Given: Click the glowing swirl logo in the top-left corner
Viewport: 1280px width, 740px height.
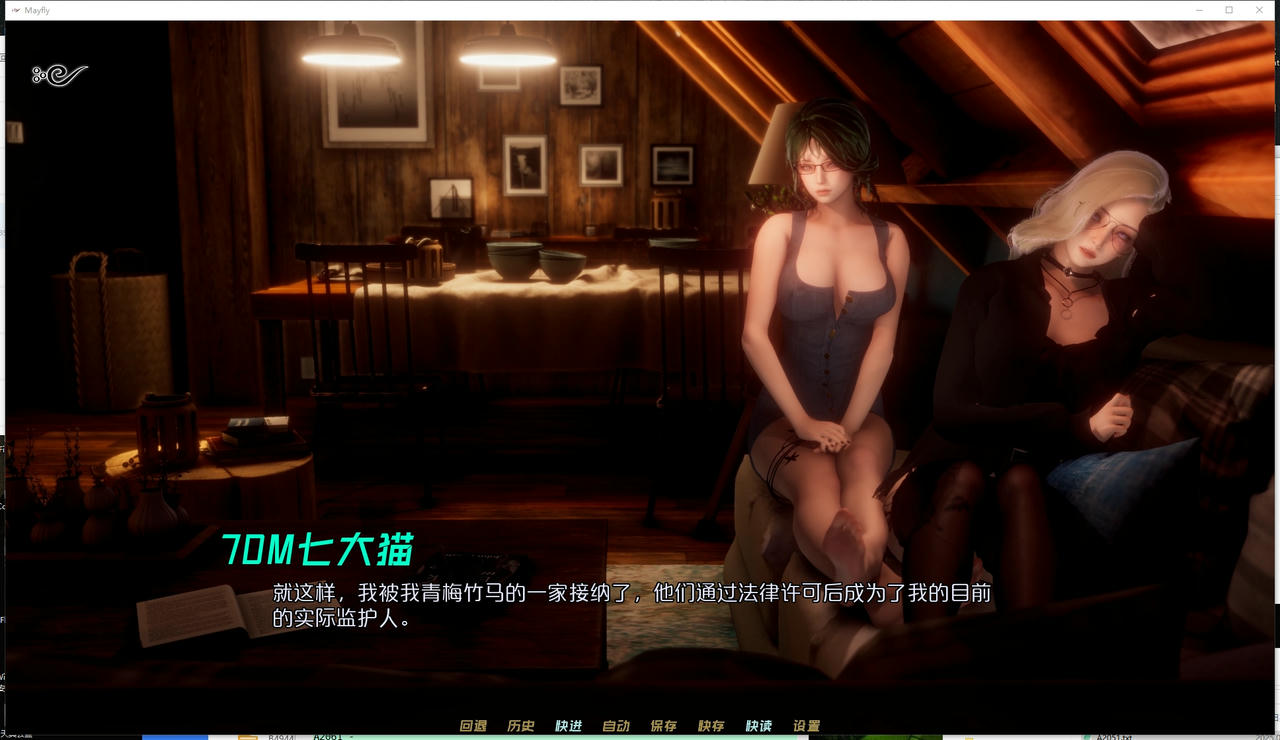Looking at the screenshot, I should click(58, 73).
